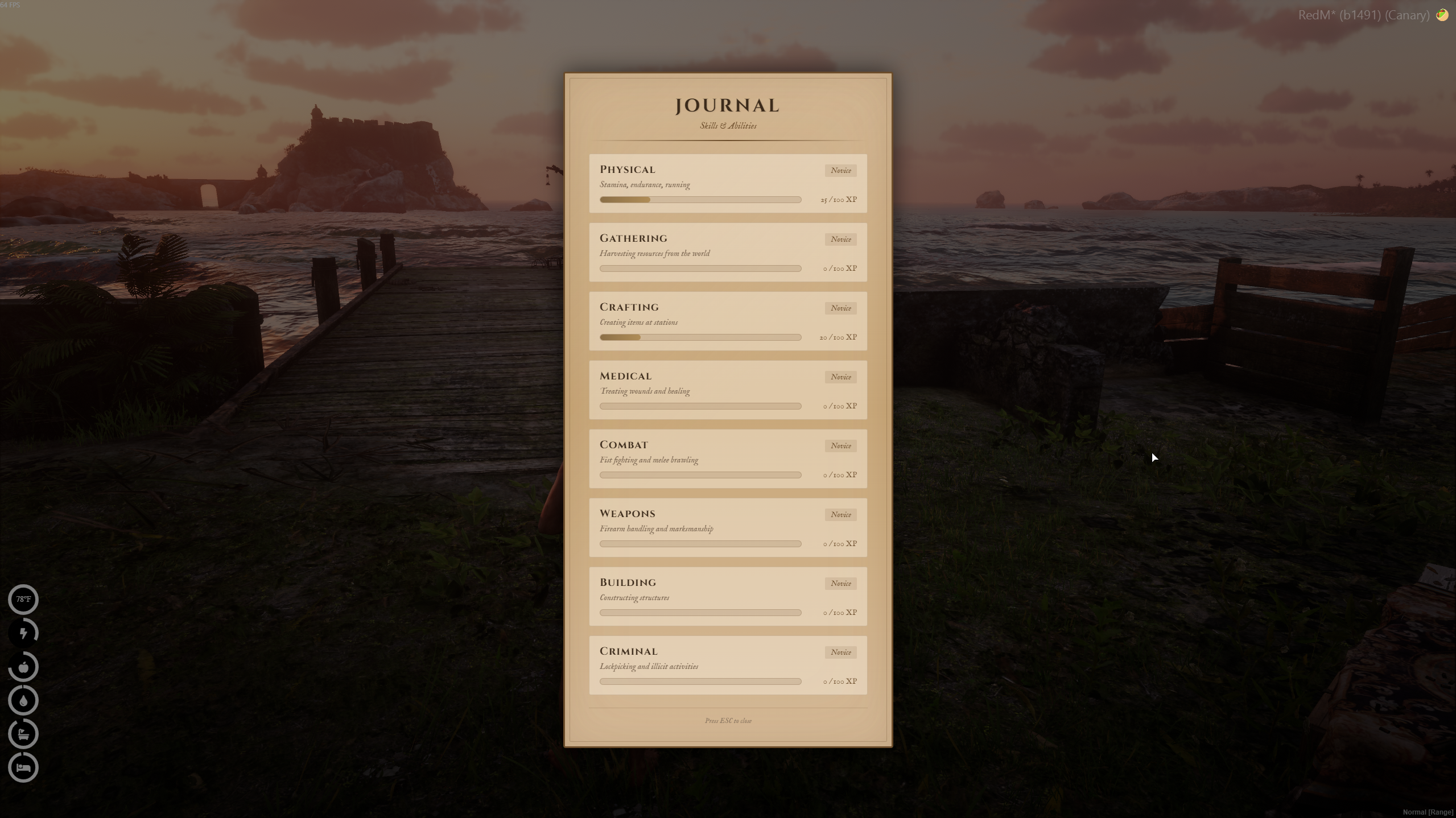
Task: Expand the Gathering skill card
Action: (727, 252)
